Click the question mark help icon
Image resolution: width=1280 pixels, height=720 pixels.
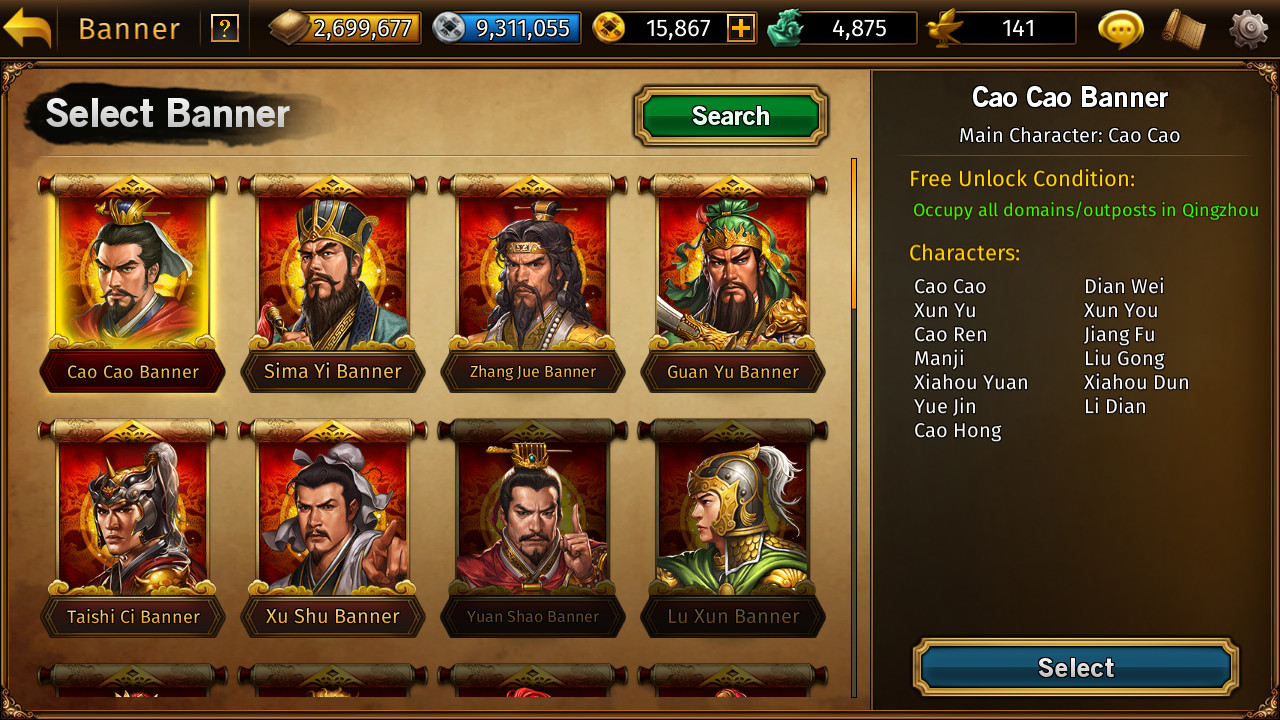[224, 27]
